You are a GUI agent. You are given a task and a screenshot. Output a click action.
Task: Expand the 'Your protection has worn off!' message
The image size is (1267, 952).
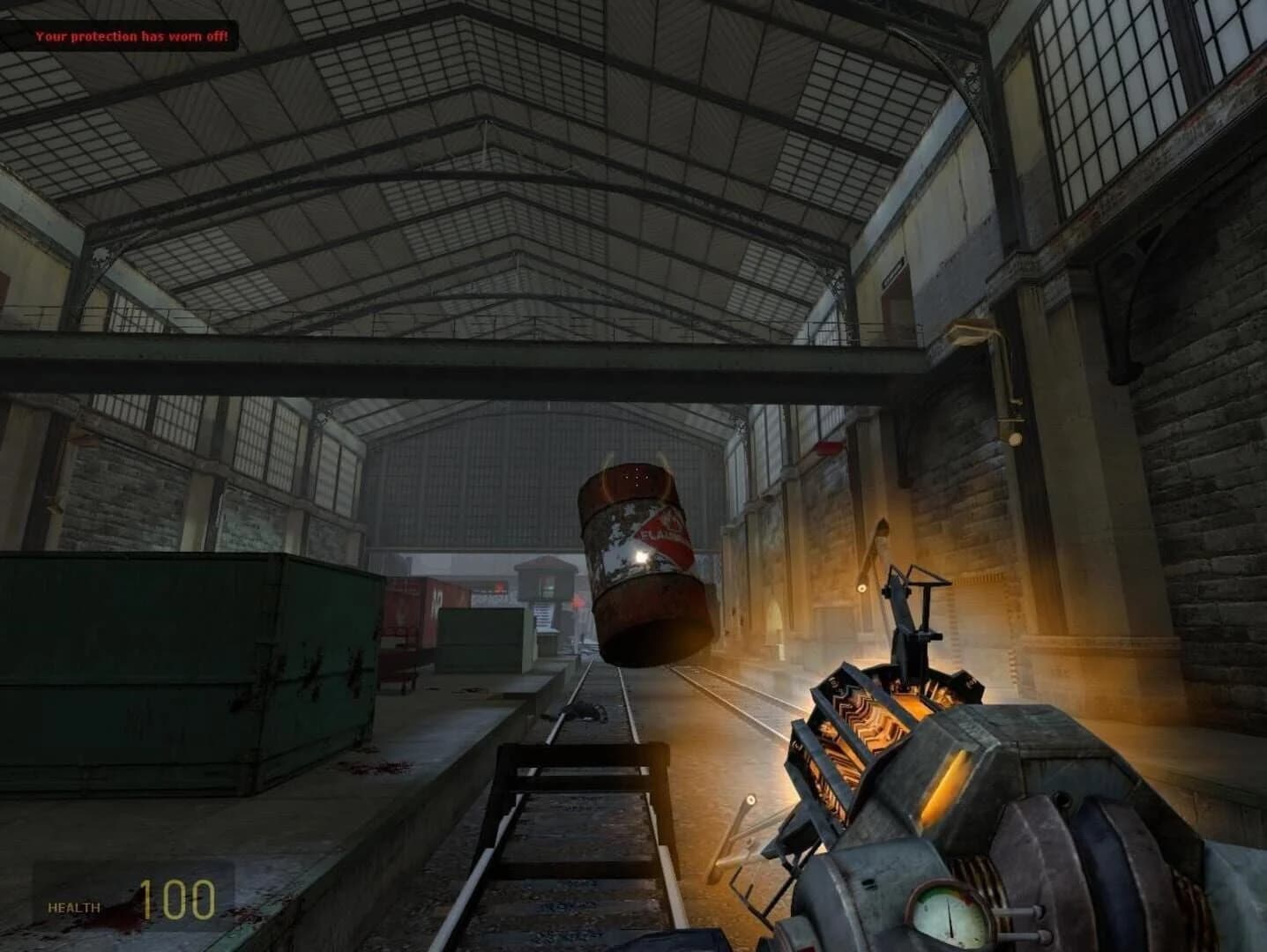(x=130, y=38)
